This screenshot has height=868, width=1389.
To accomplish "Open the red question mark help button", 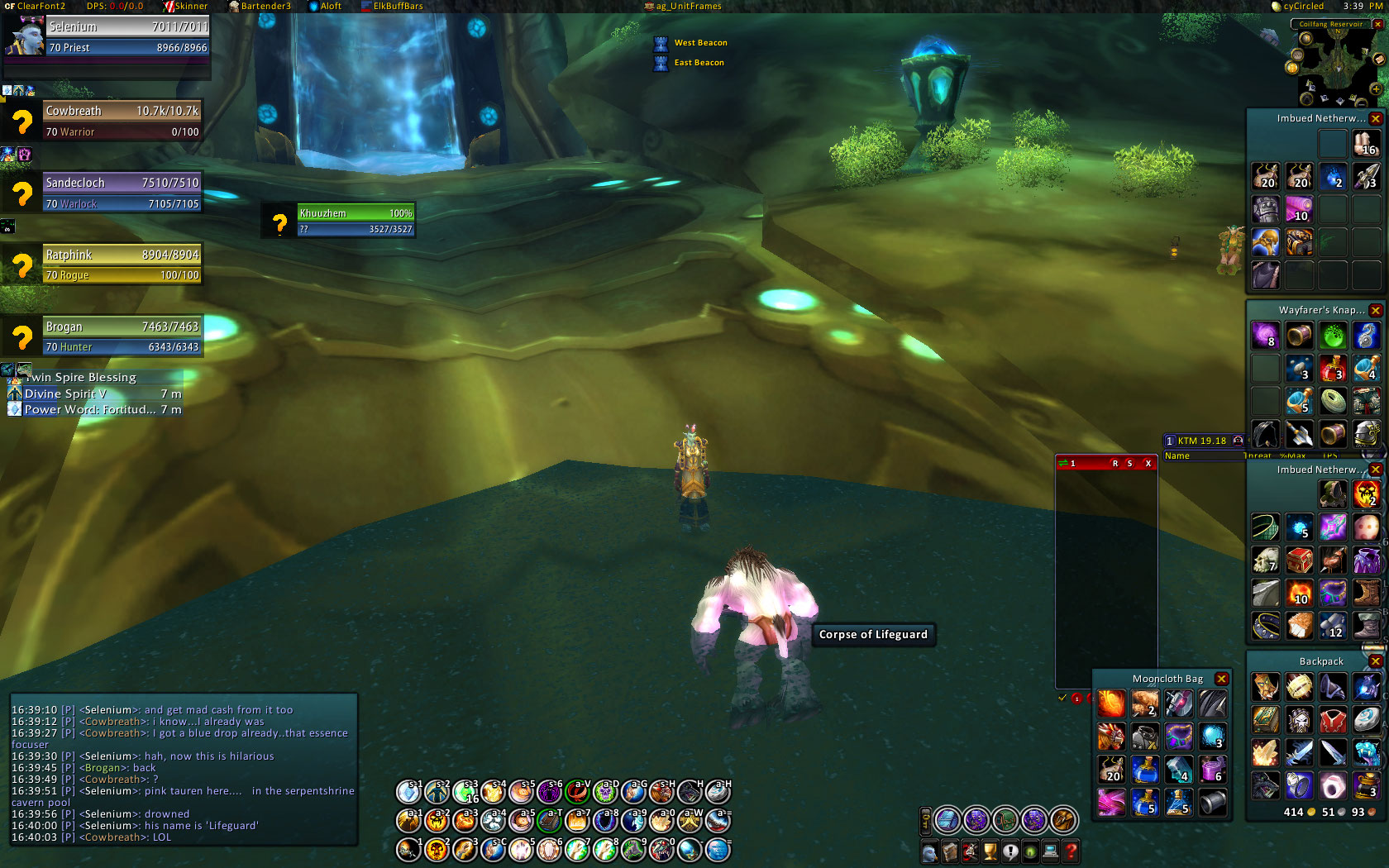I will click(x=1071, y=851).
